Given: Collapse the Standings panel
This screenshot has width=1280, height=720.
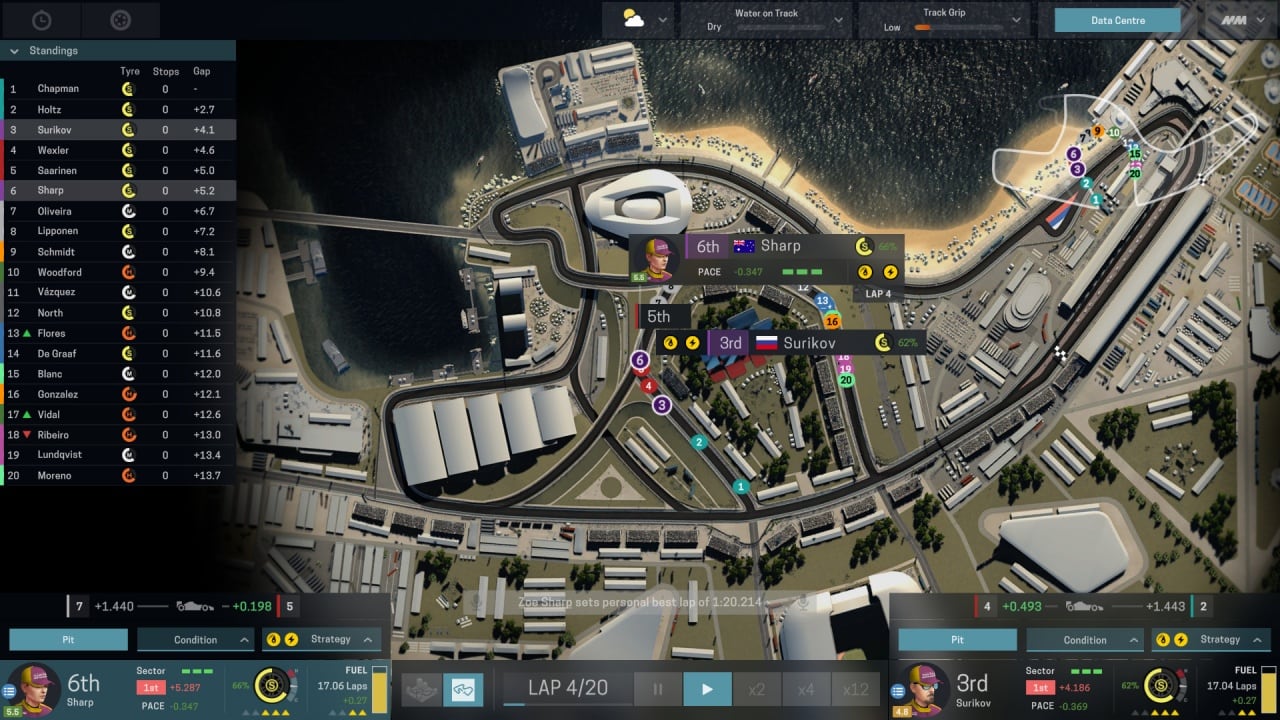Looking at the screenshot, I should 14,51.
